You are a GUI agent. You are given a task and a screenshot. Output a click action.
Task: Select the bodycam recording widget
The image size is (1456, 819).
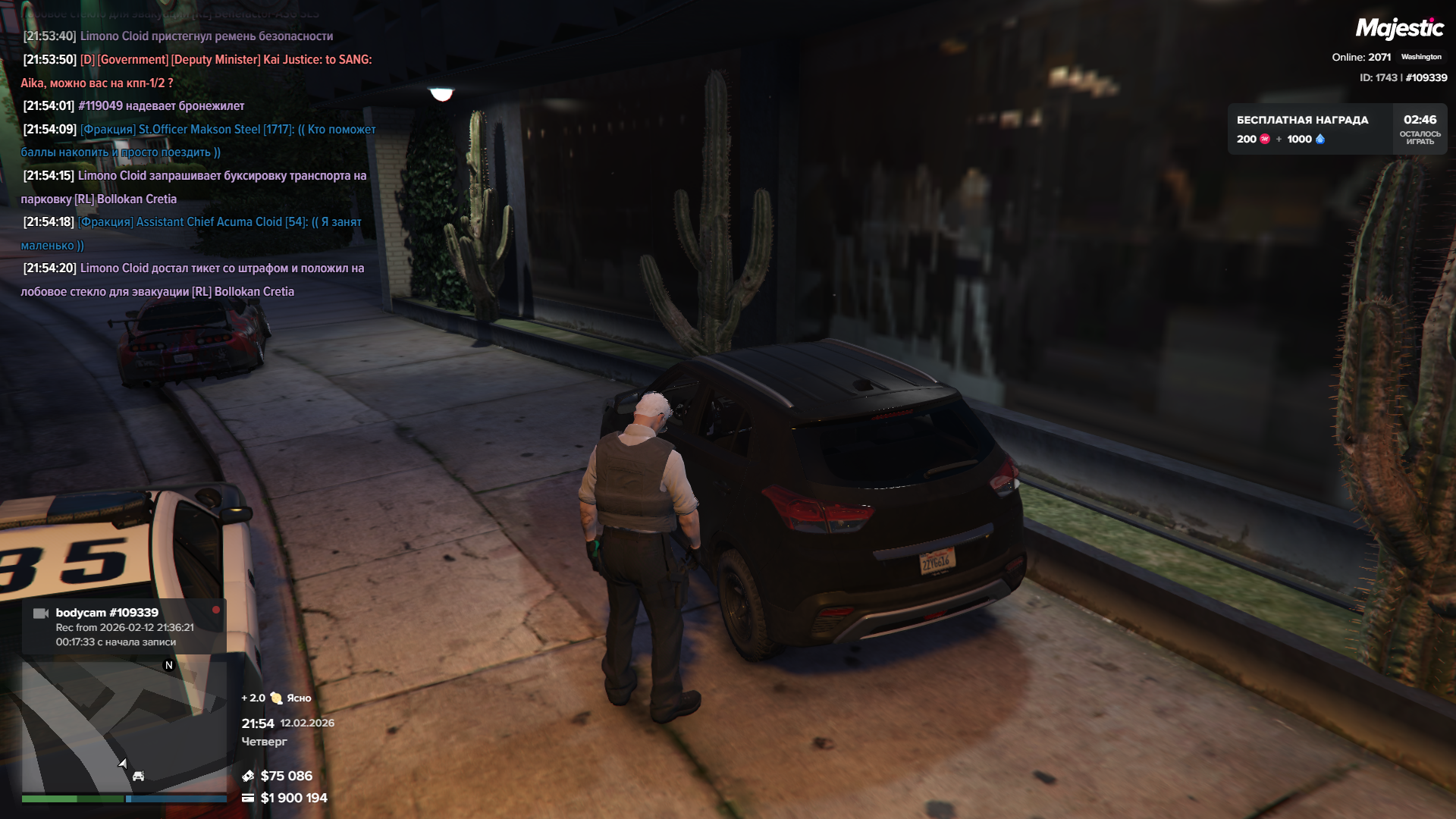pyautogui.click(x=124, y=626)
